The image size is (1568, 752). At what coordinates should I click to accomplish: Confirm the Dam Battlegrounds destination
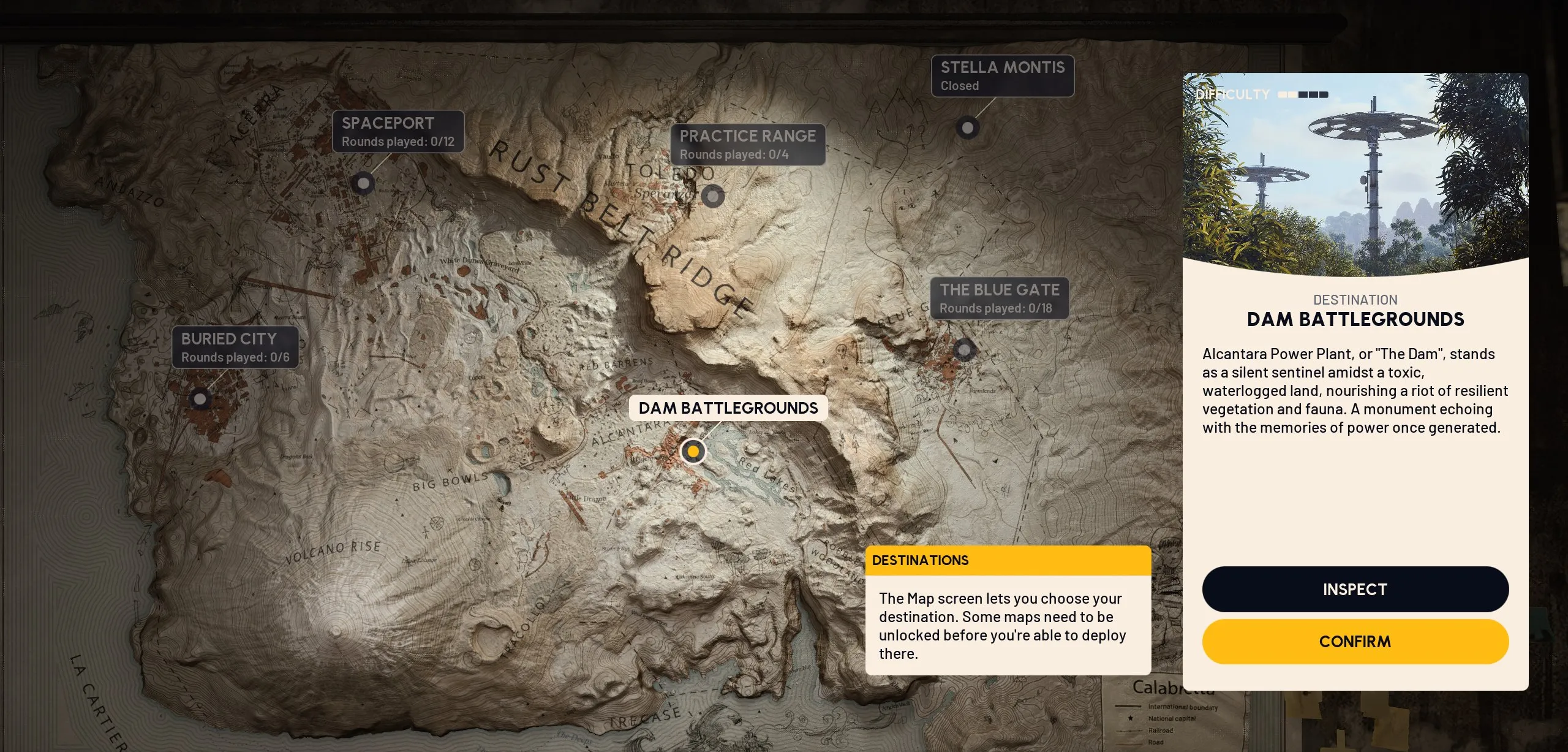tap(1355, 642)
